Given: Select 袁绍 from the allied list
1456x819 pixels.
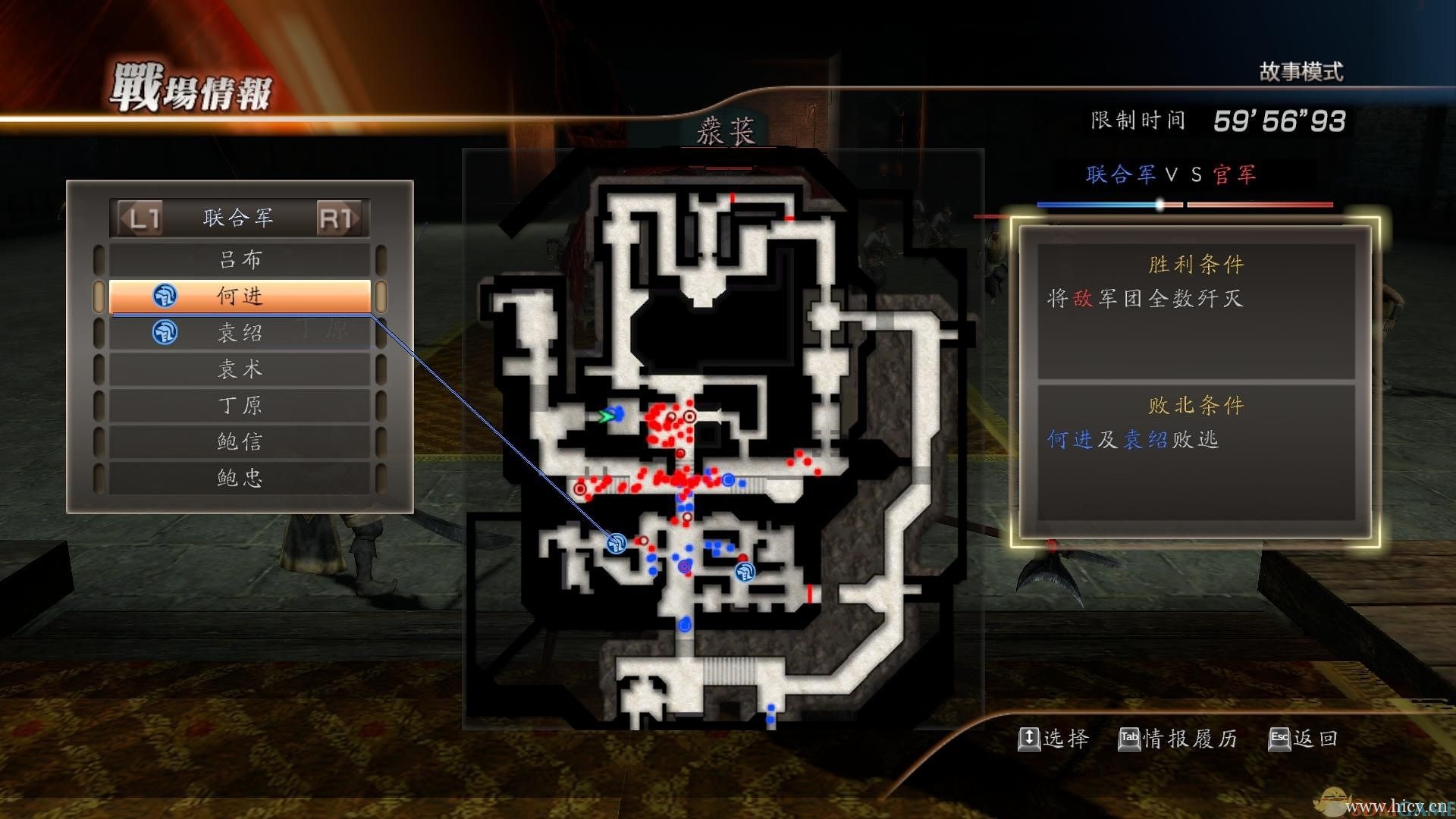Looking at the screenshot, I should 240,332.
